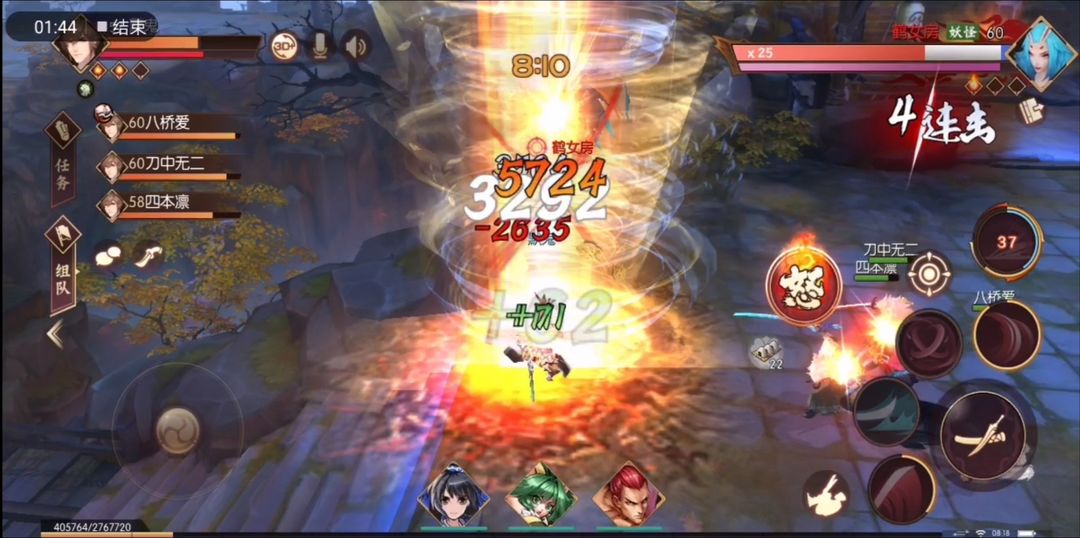Screen dimensions: 1080x538
Task: Open the 任务 quest tab
Action: coord(62,158)
